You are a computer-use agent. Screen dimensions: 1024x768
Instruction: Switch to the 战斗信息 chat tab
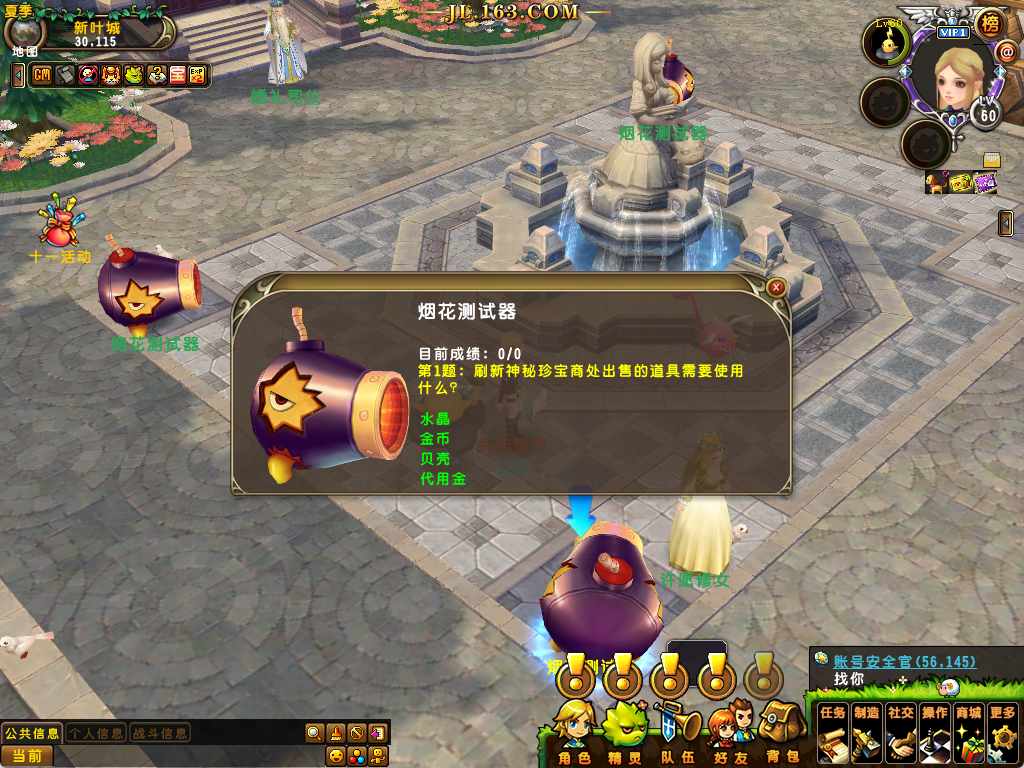[x=160, y=733]
